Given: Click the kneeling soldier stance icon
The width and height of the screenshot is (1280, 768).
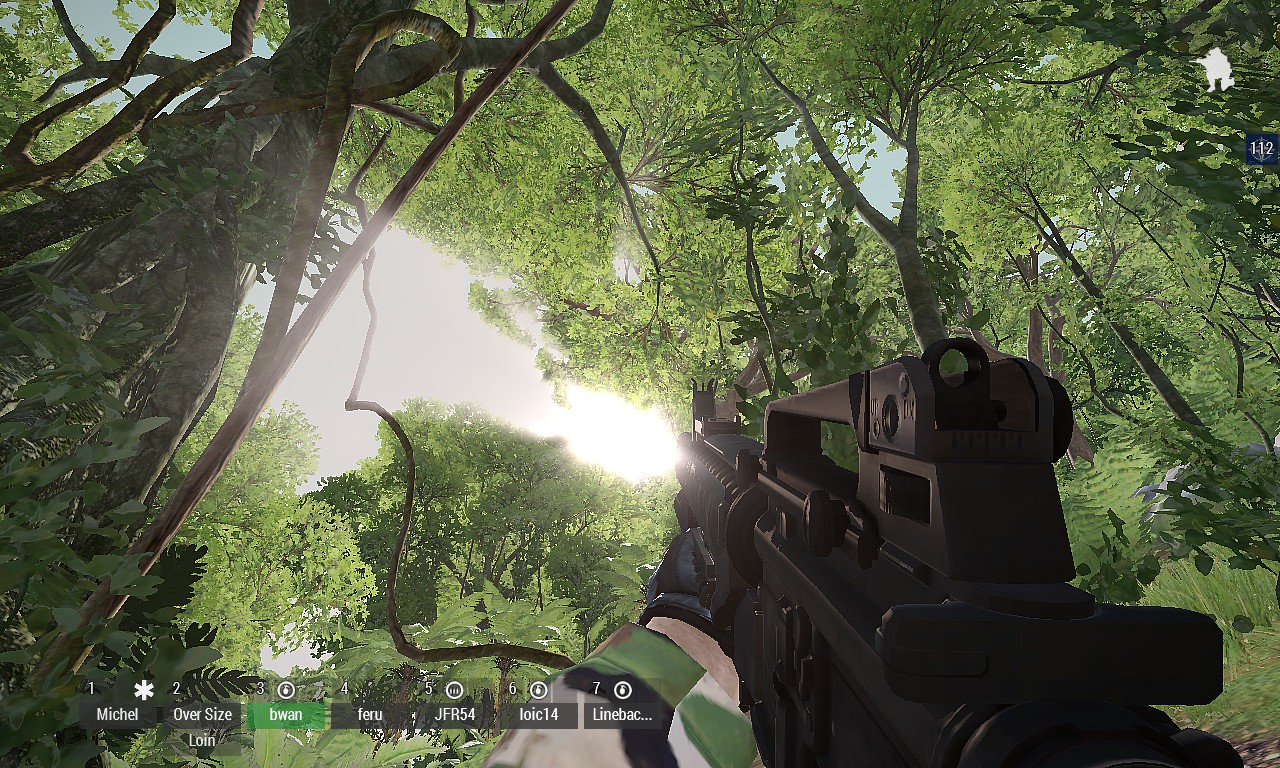Looking at the screenshot, I should [x=1217, y=70].
